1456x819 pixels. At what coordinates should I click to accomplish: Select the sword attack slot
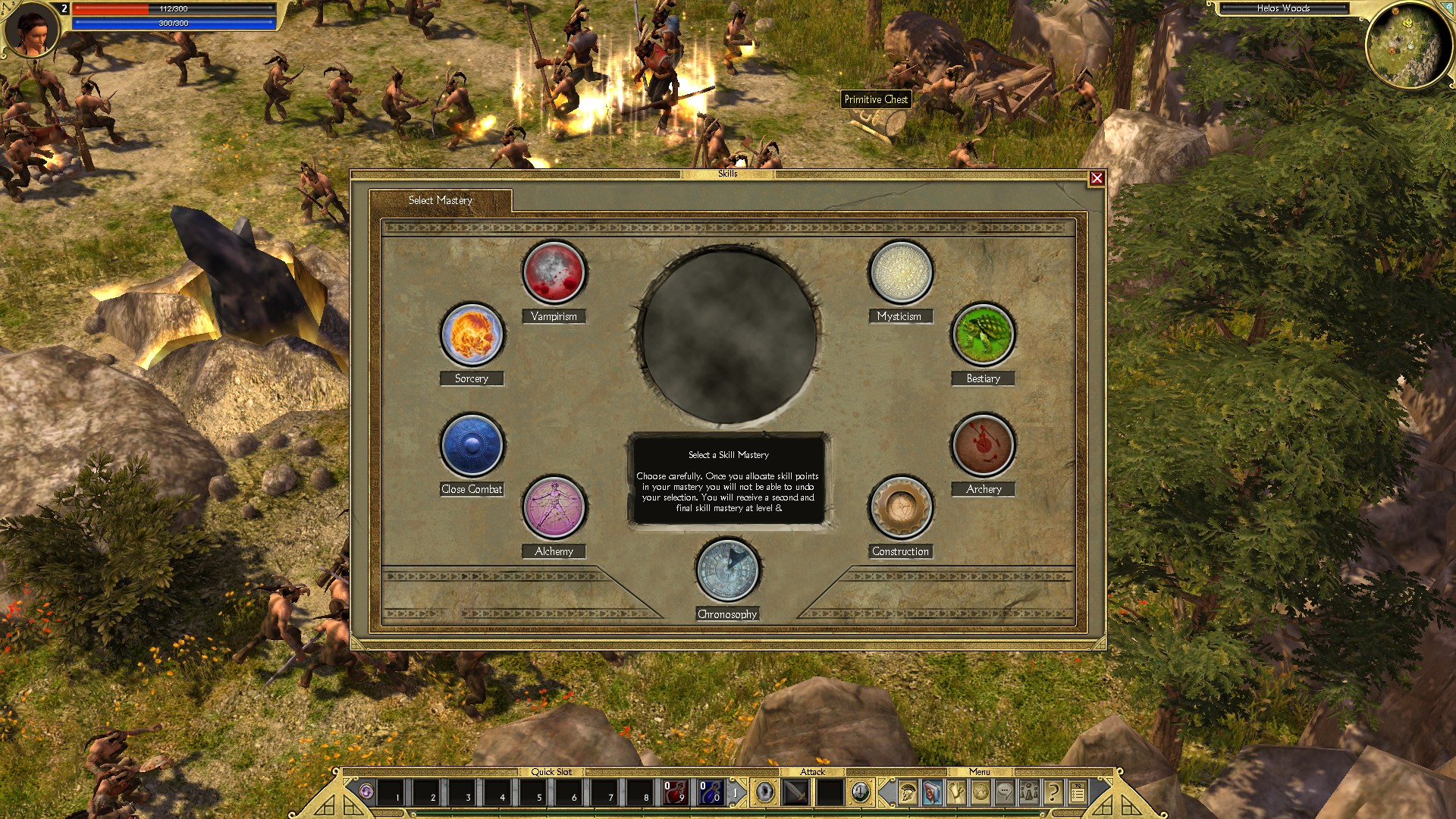[795, 792]
